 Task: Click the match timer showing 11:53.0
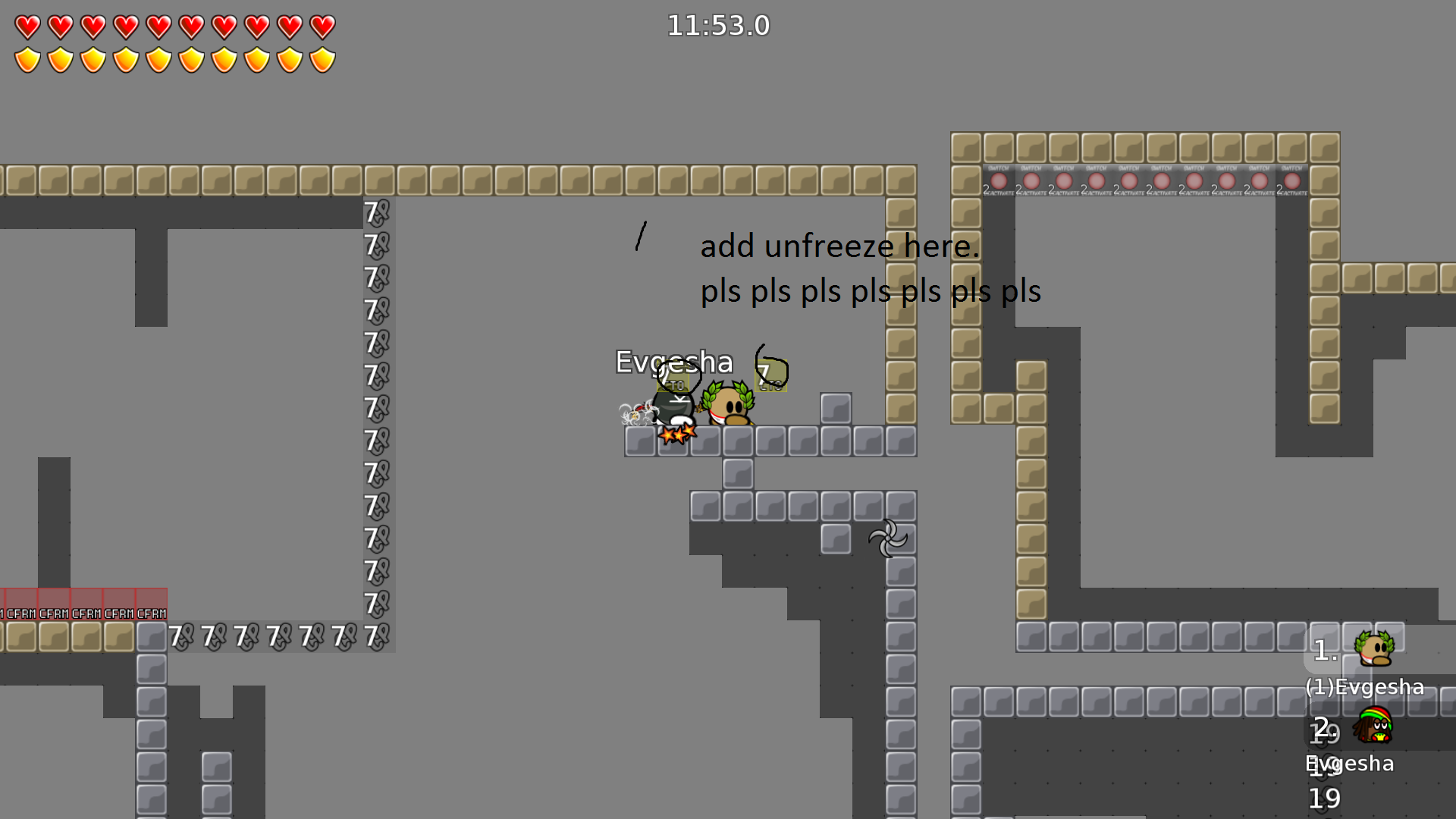(717, 25)
